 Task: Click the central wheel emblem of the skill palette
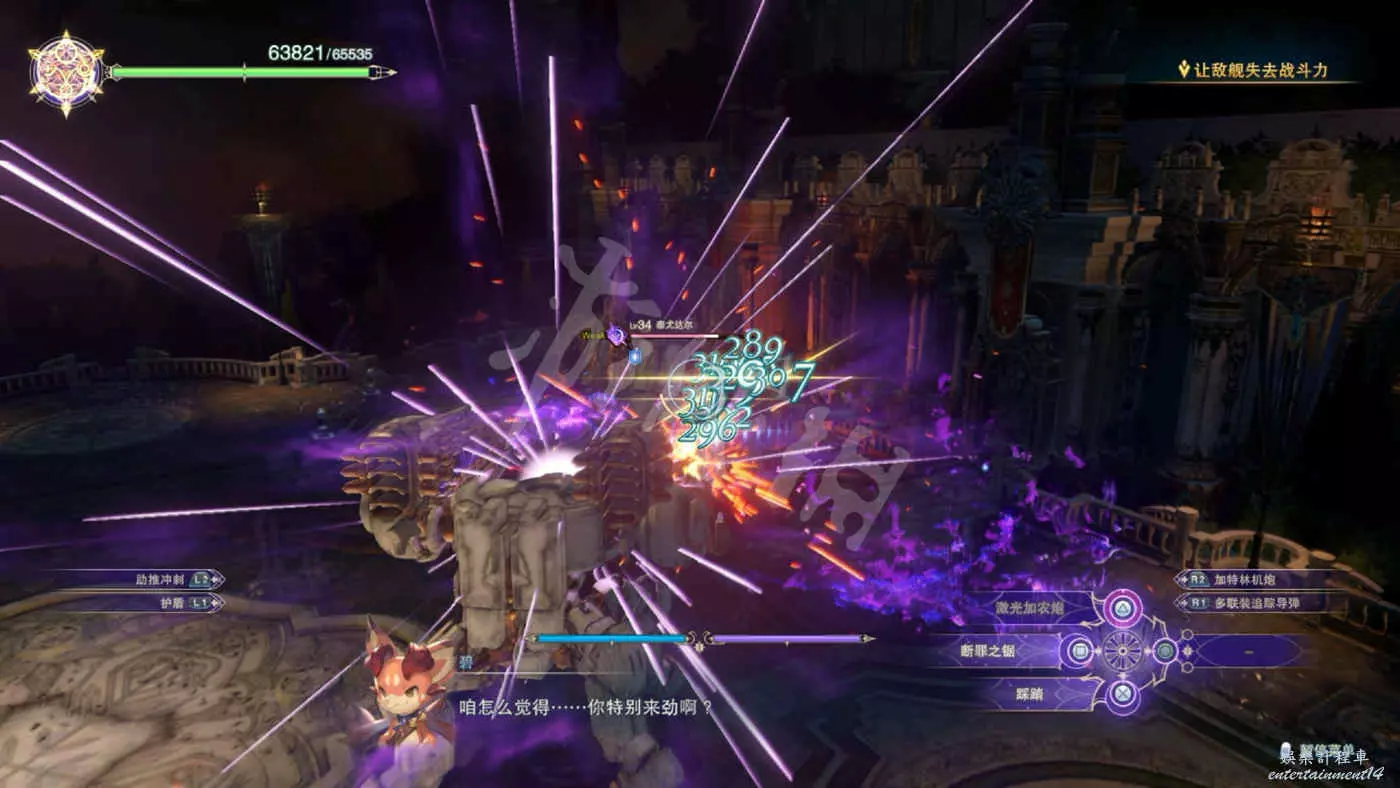pos(1122,652)
